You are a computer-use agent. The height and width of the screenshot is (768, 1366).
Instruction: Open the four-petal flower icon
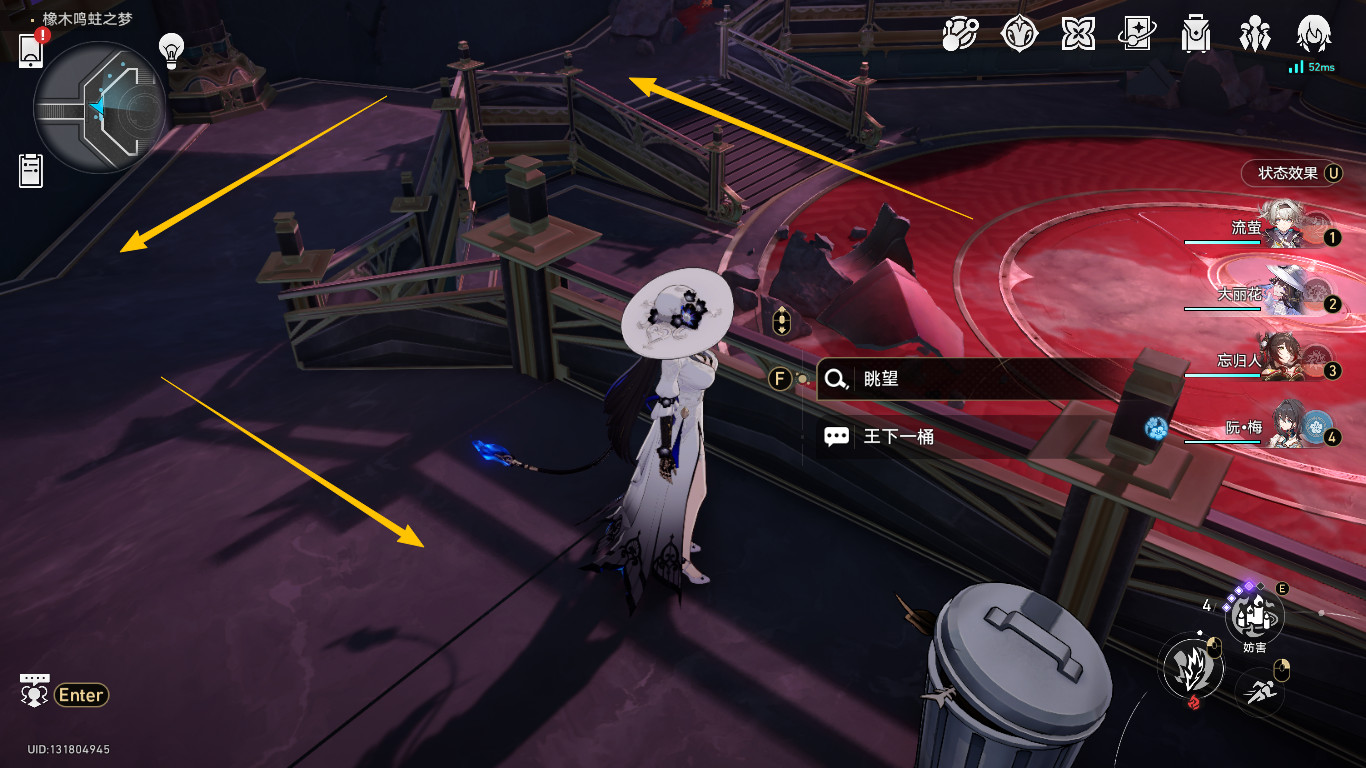1077,35
